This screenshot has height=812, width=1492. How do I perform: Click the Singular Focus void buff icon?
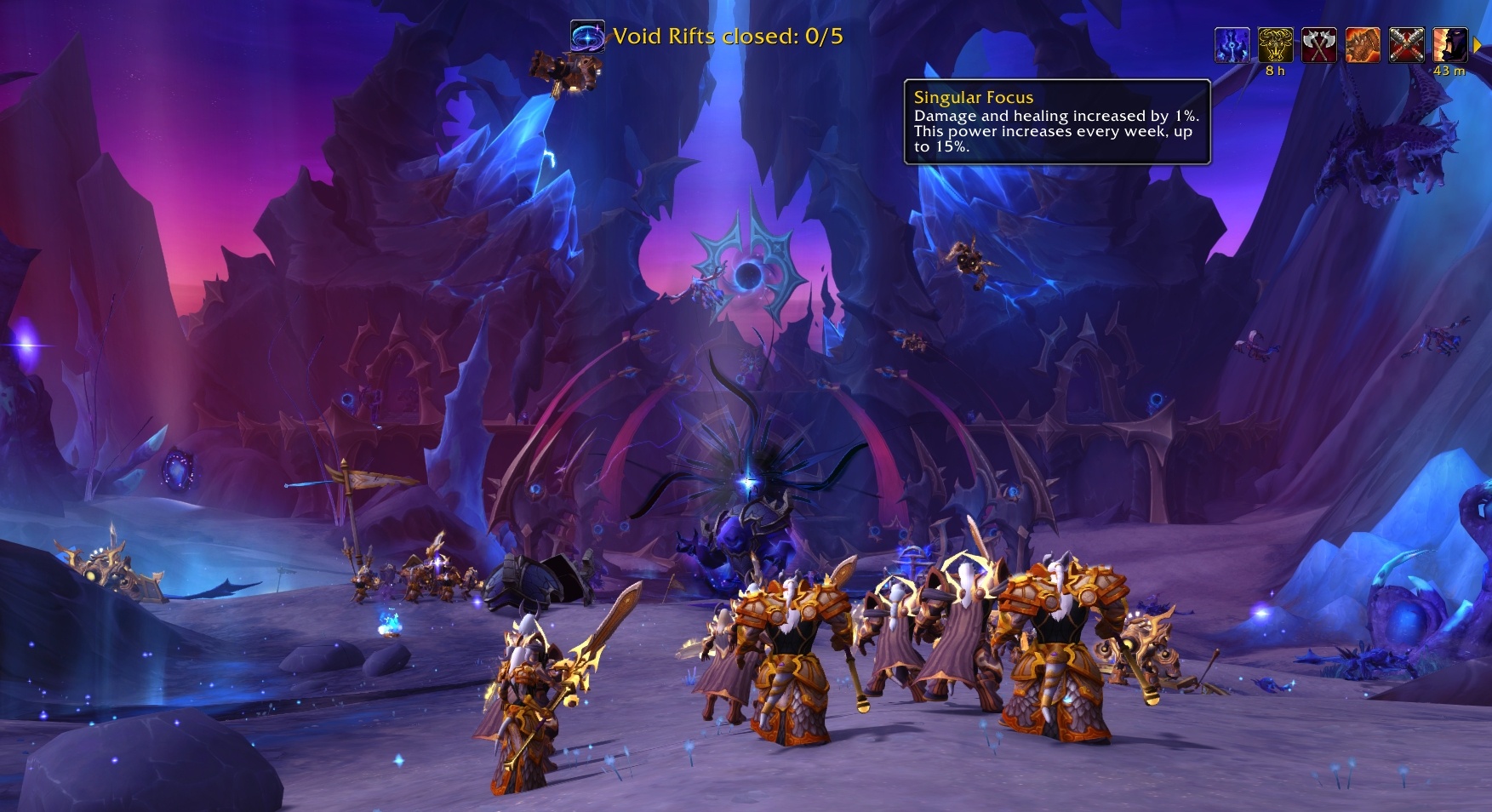click(x=1232, y=45)
